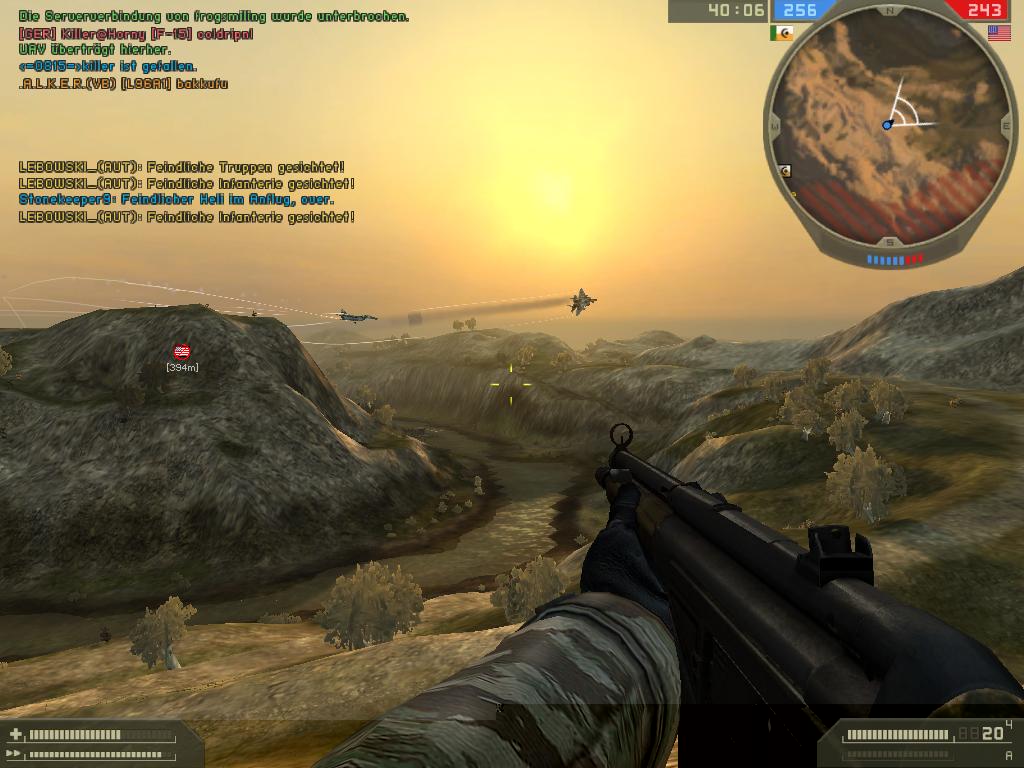Click the blue player marker on minimap
The width and height of the screenshot is (1024, 768).
887,125
